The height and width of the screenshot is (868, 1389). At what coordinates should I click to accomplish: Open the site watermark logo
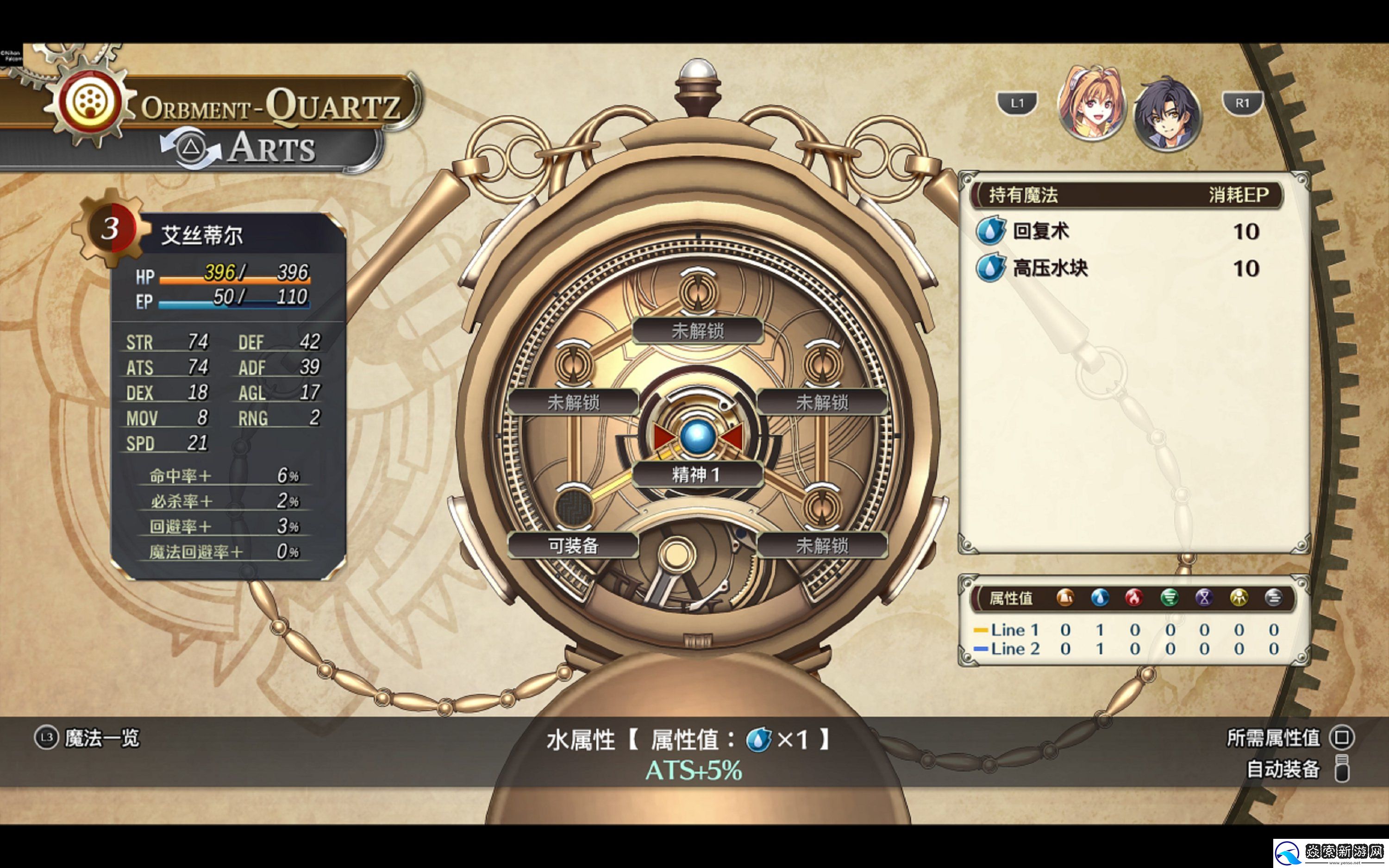coord(1331,854)
